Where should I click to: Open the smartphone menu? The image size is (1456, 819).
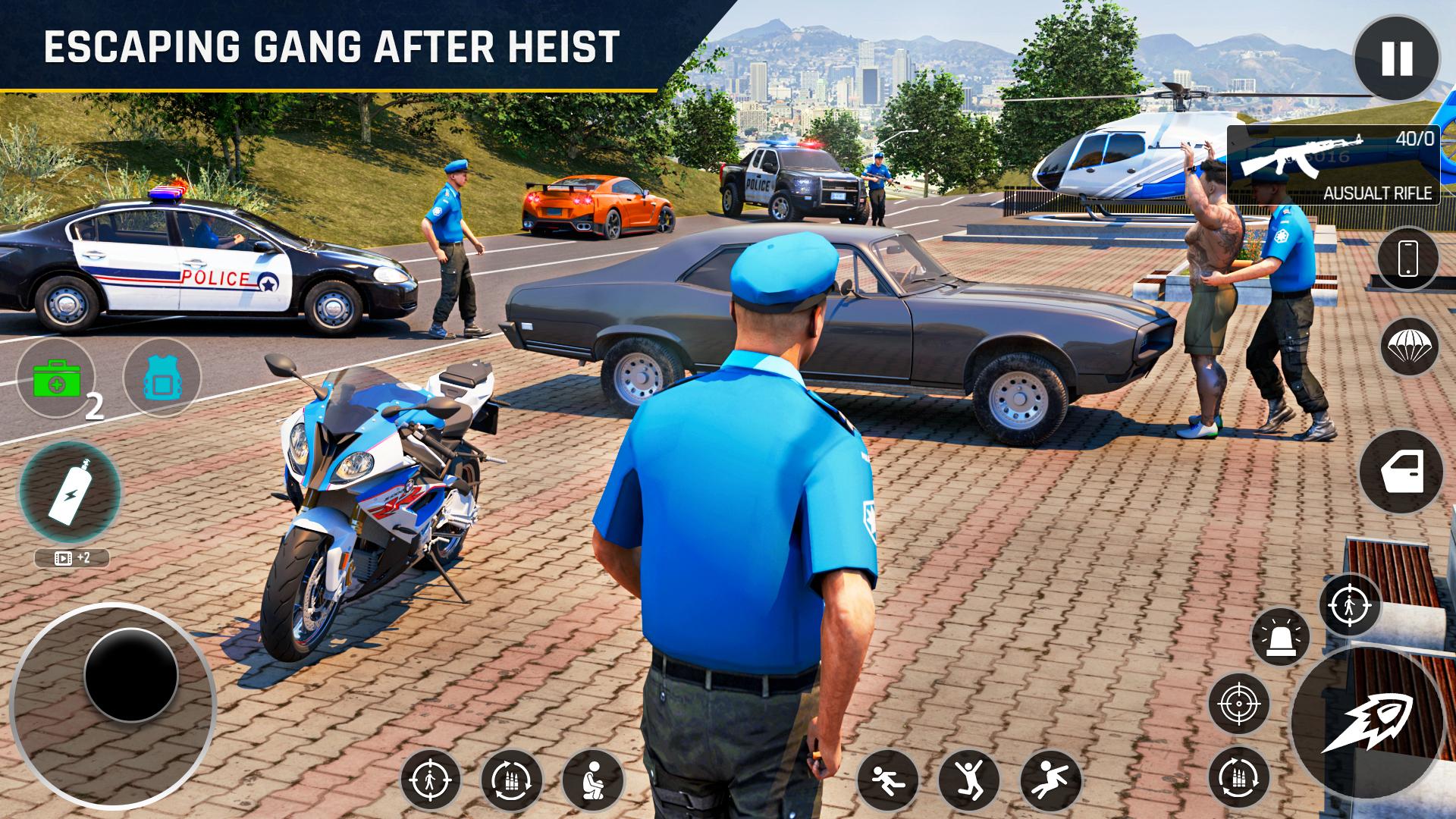click(x=1407, y=259)
